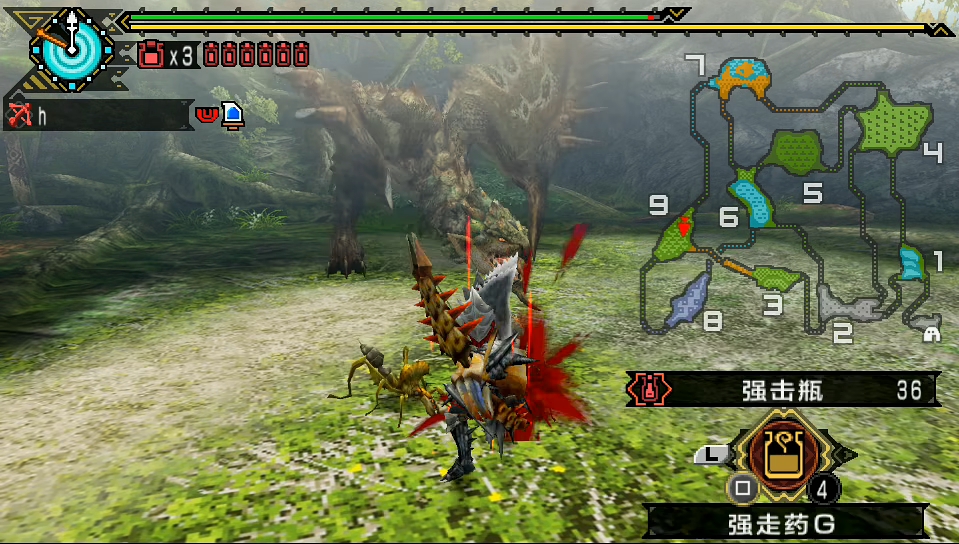959x544 pixels.
Task: Choose area 3 on the minimap
Action: tap(778, 277)
